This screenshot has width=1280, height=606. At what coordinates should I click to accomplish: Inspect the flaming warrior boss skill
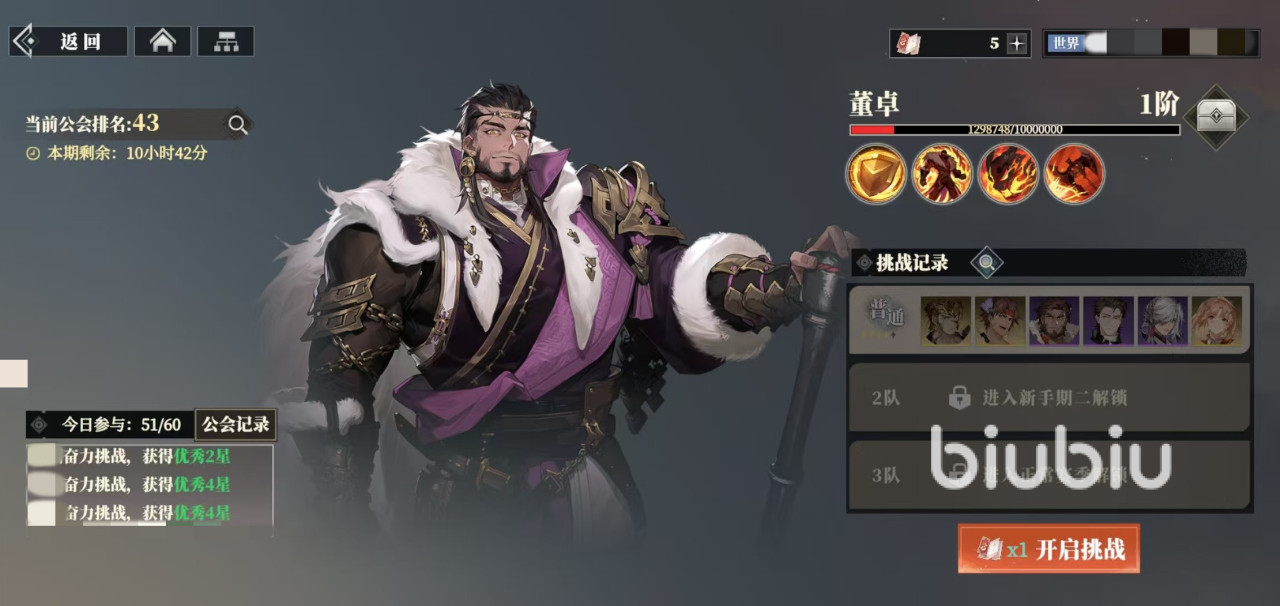[x=942, y=174]
